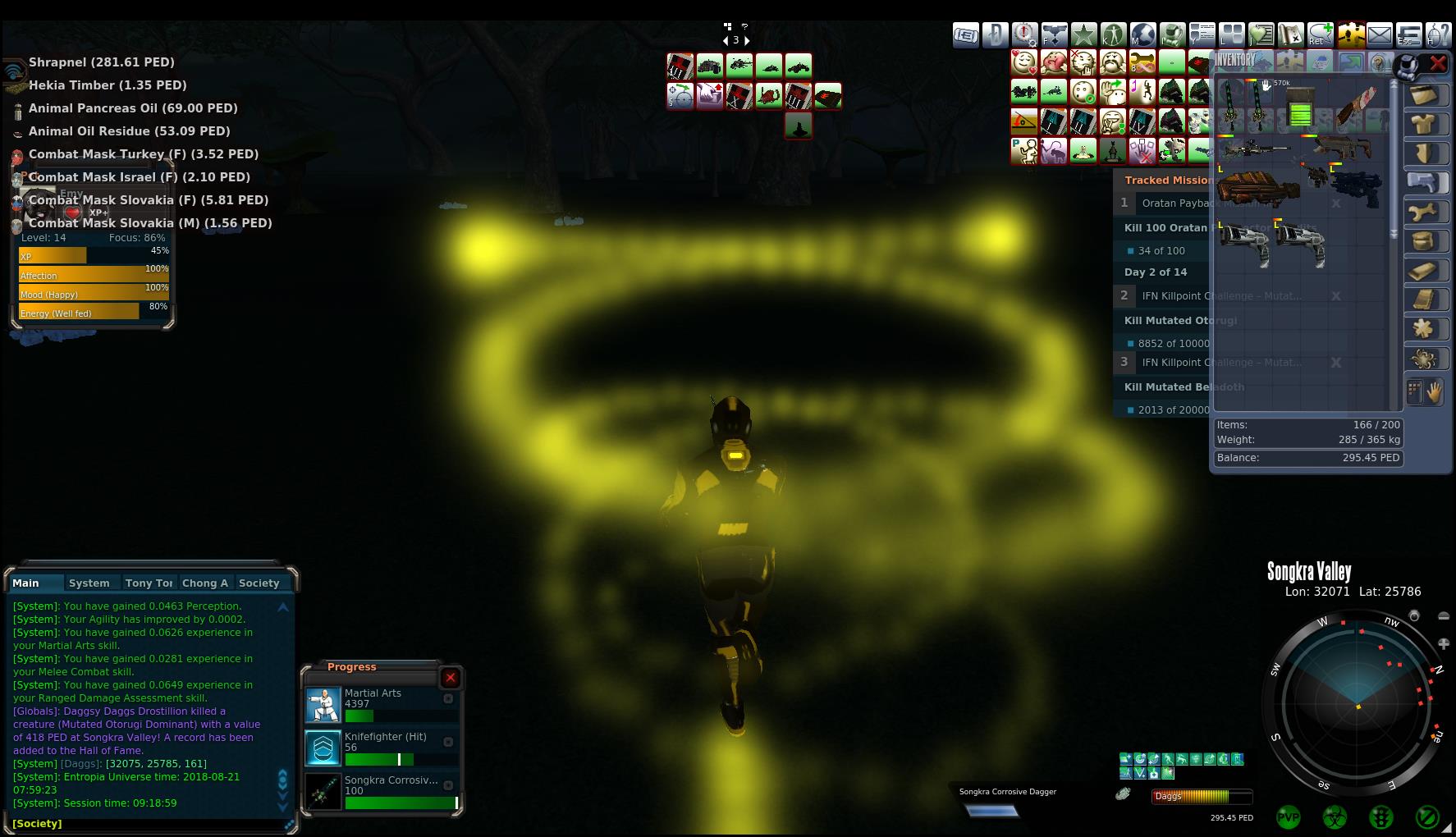
Task: Close the Inventory window
Action: pos(1438,62)
